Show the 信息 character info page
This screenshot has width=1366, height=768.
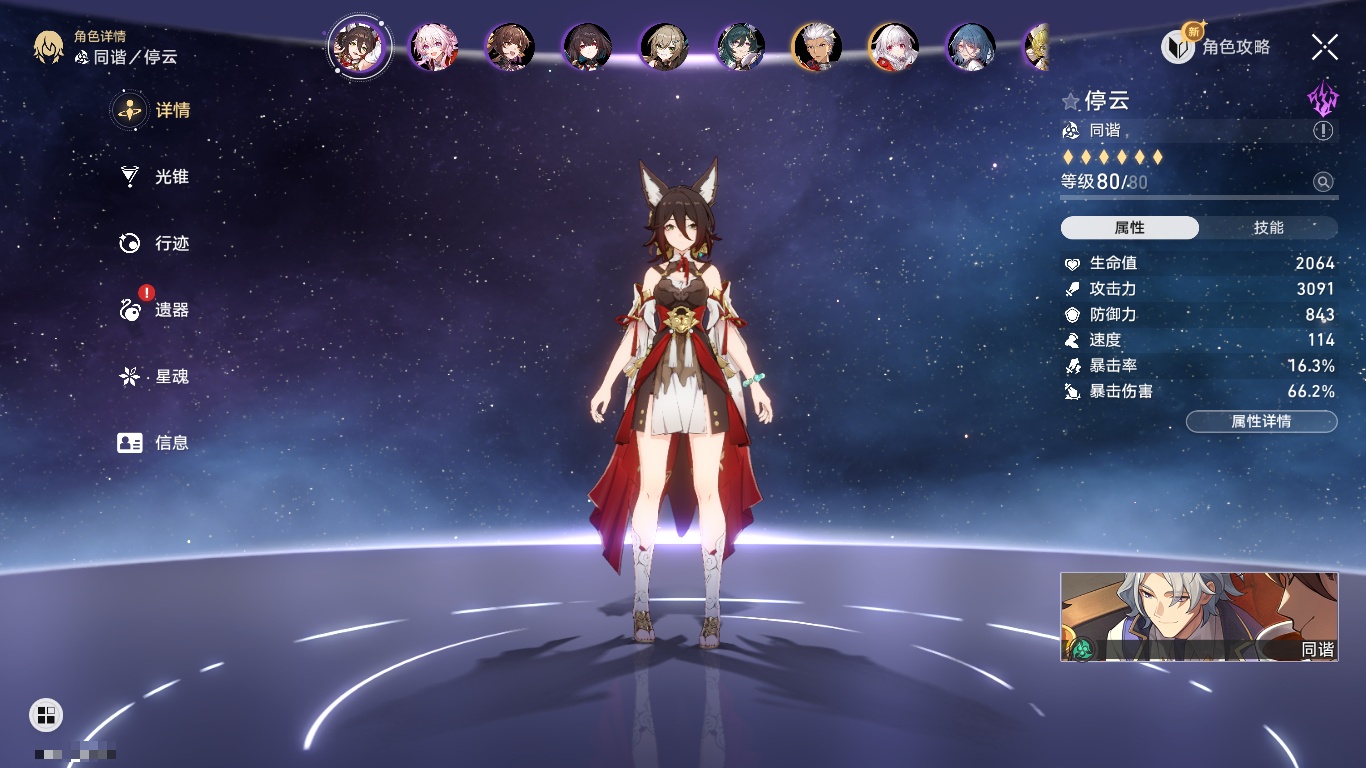pos(153,442)
